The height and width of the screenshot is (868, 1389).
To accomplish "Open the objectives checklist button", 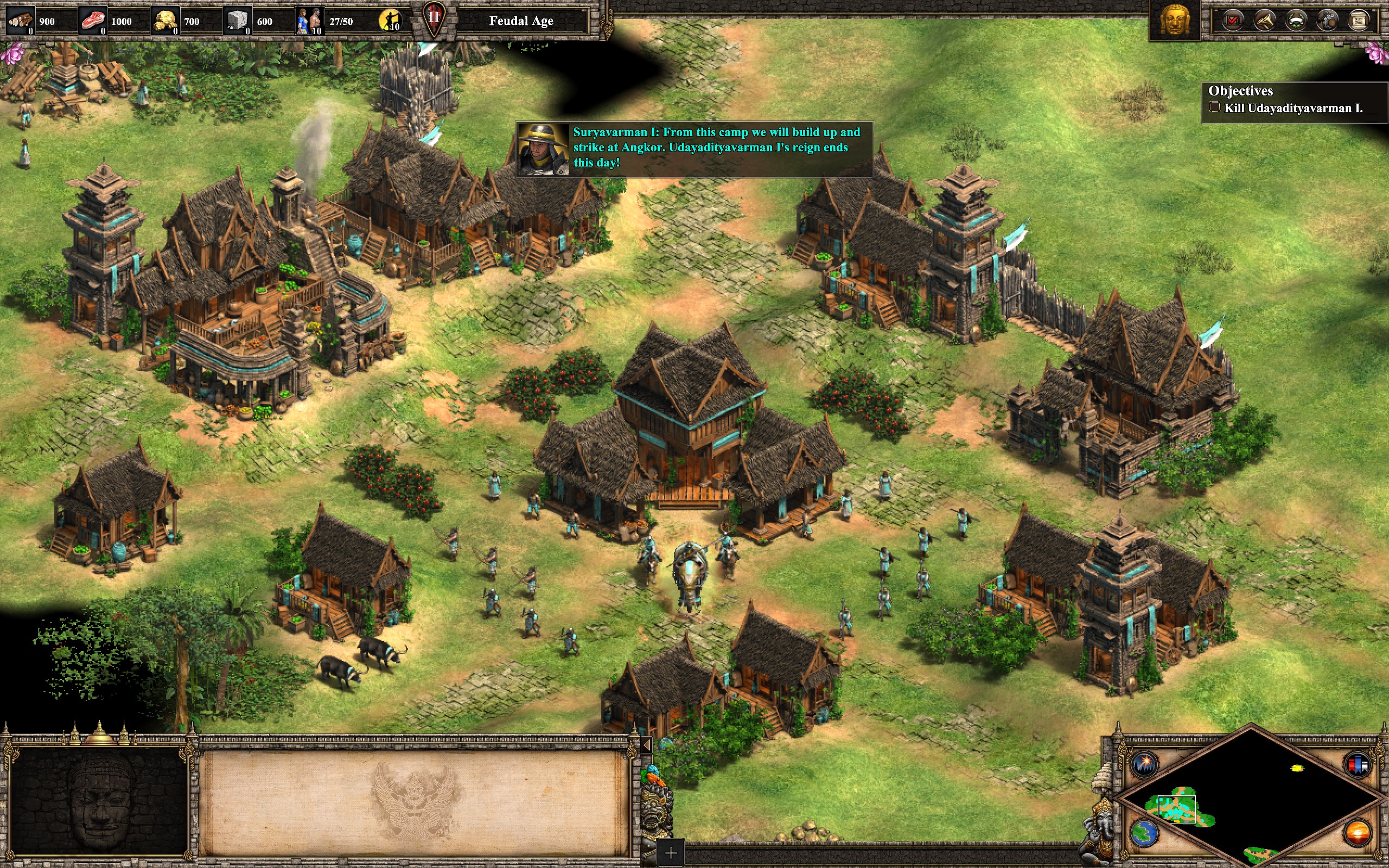I will (1232, 21).
